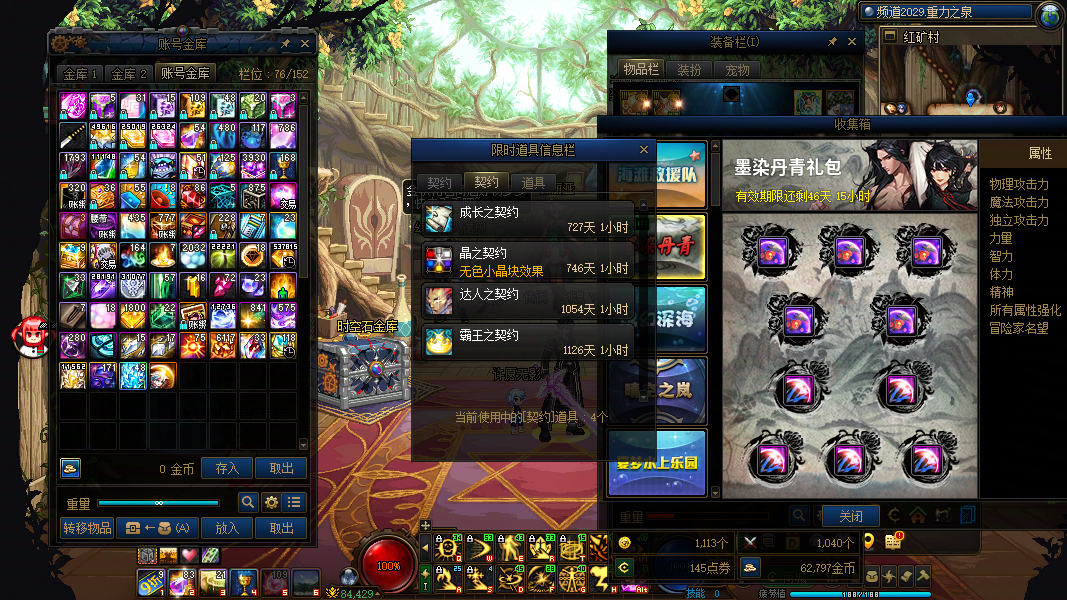Switch to the 金库 2 tab

pos(129,74)
